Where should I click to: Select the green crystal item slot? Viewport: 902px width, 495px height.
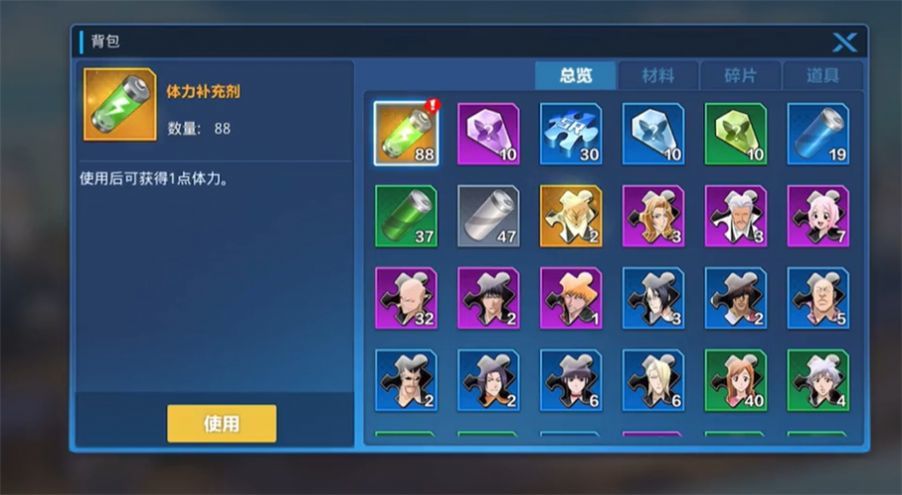735,133
